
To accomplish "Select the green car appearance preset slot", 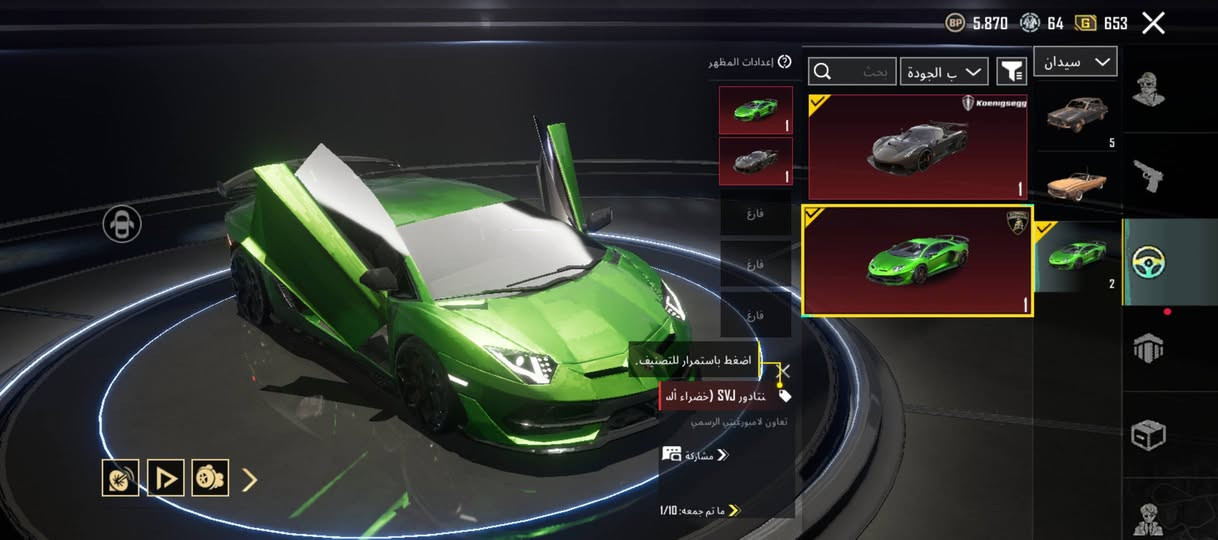I will pos(755,110).
